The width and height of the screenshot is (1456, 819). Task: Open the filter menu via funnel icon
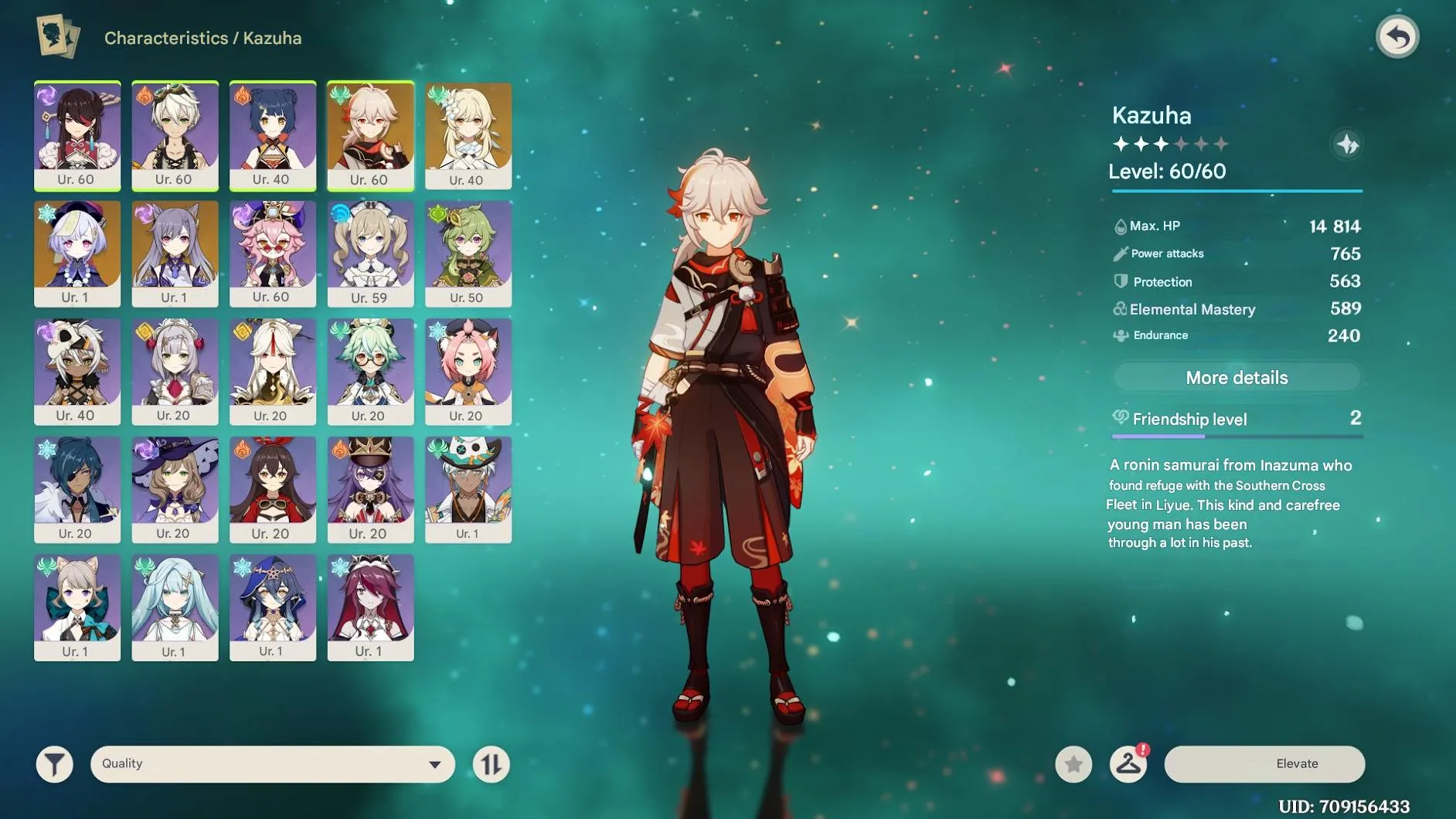coord(54,763)
